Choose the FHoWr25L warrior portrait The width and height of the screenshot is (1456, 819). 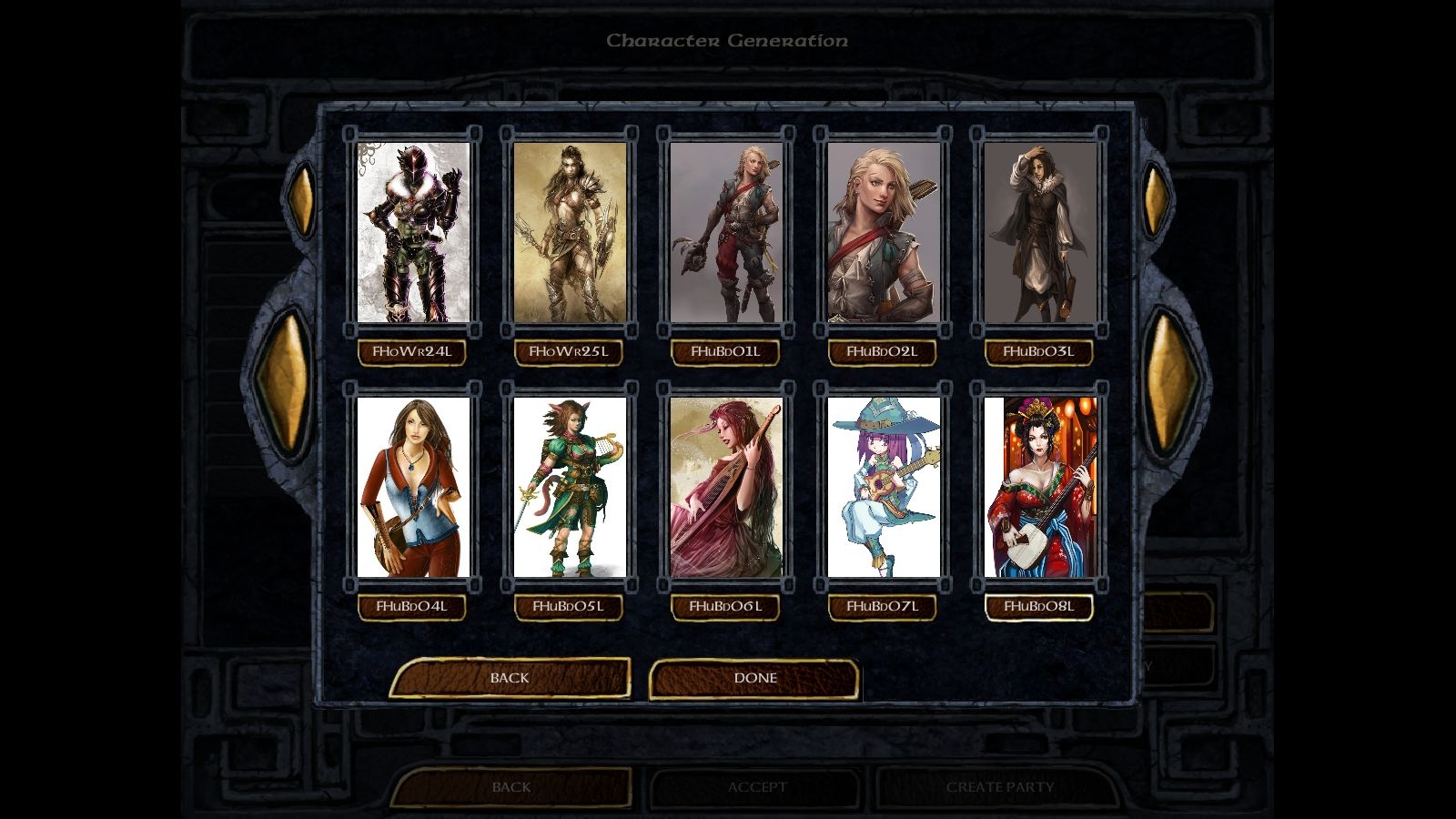pos(570,232)
